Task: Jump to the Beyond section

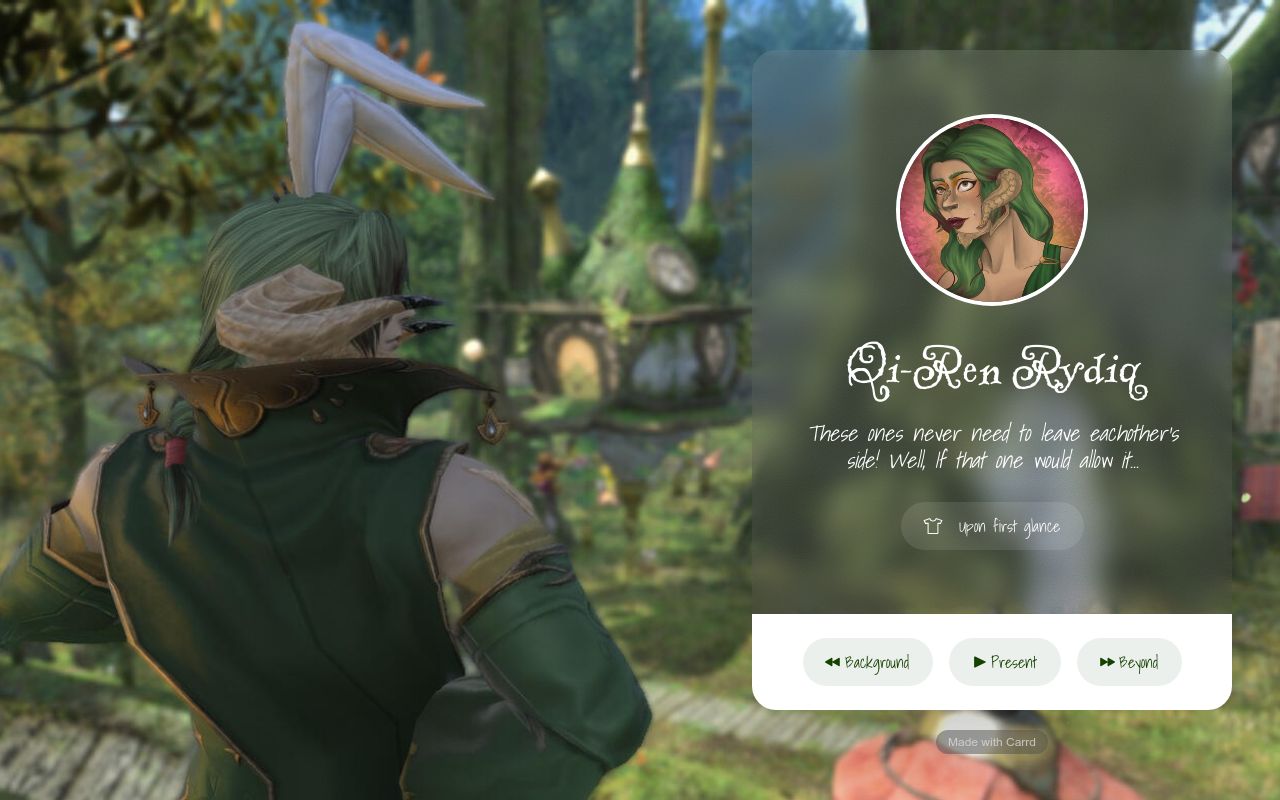Action: 1129,662
